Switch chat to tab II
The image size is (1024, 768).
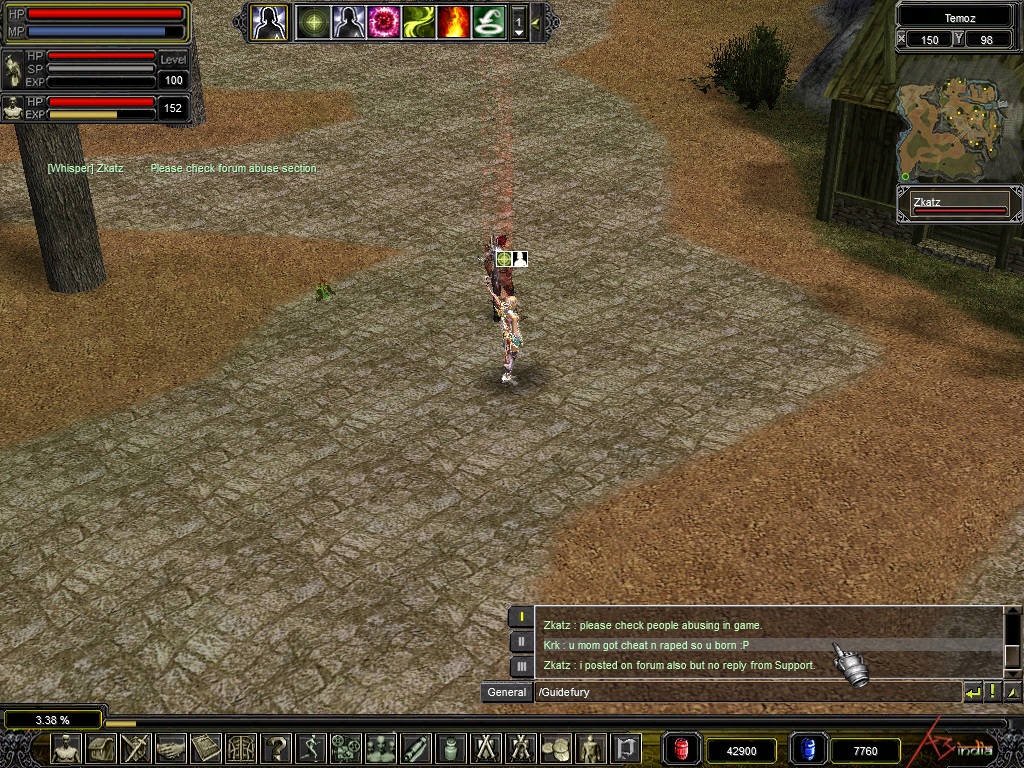pyautogui.click(x=520, y=642)
